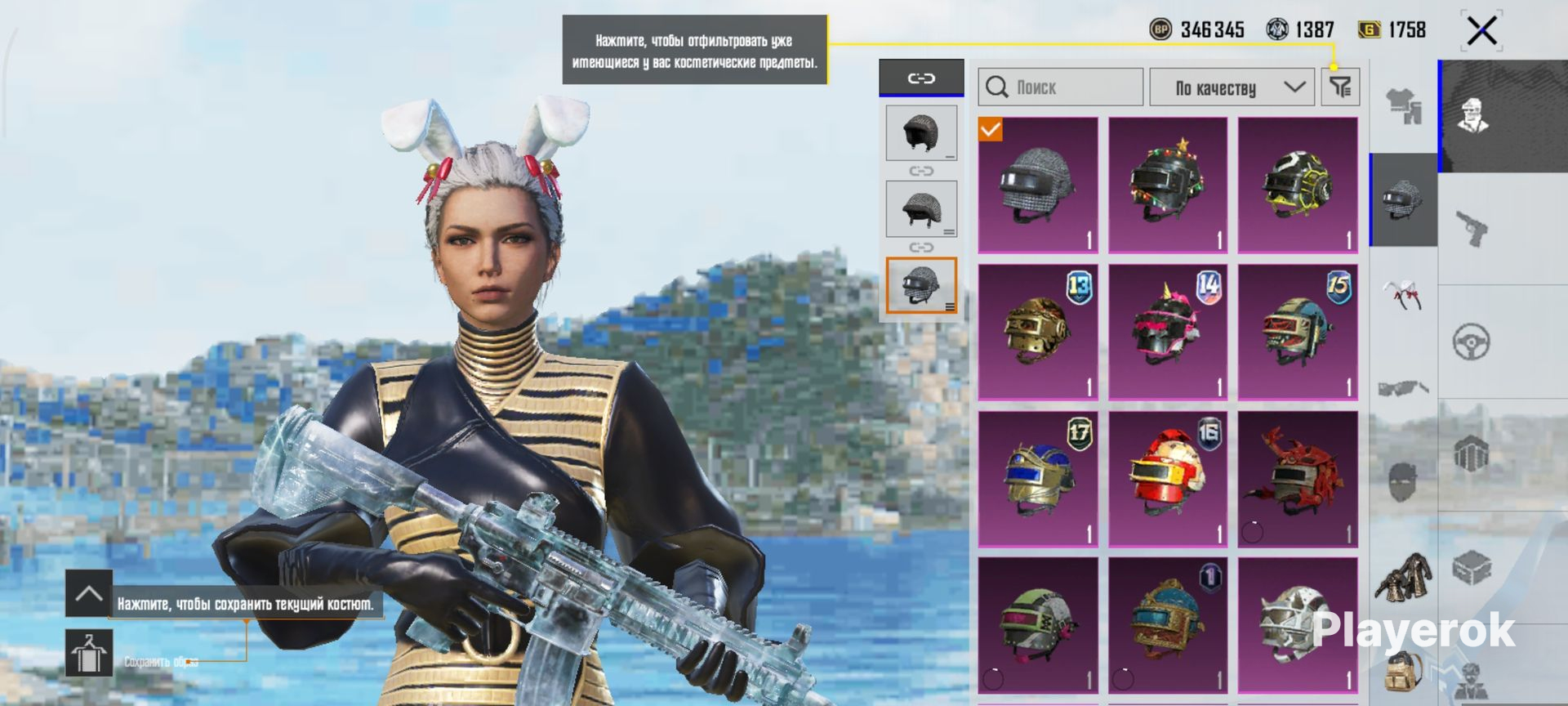Screen dimensions: 1568x706
Task: Open the balaclava face mask category
Action: 1403,483
